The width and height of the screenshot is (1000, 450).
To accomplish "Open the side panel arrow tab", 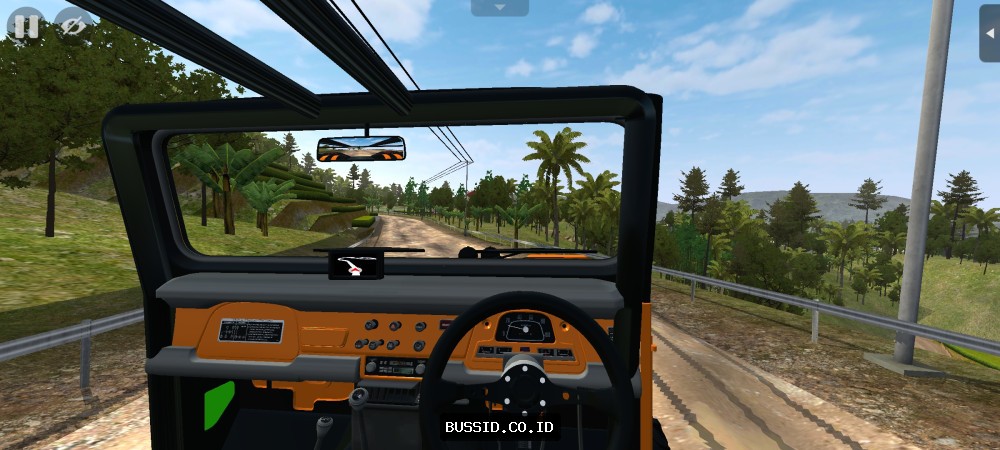I will pyautogui.click(x=990, y=32).
